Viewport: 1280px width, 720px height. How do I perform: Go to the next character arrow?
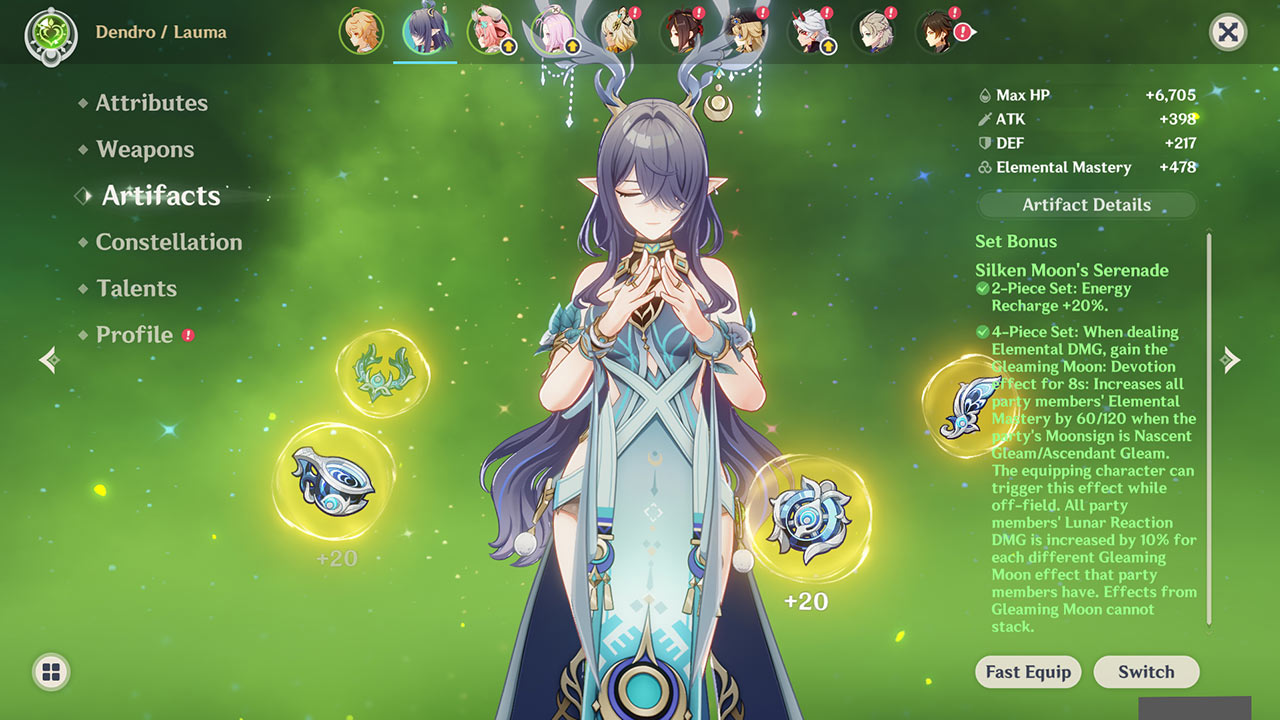coord(1231,360)
